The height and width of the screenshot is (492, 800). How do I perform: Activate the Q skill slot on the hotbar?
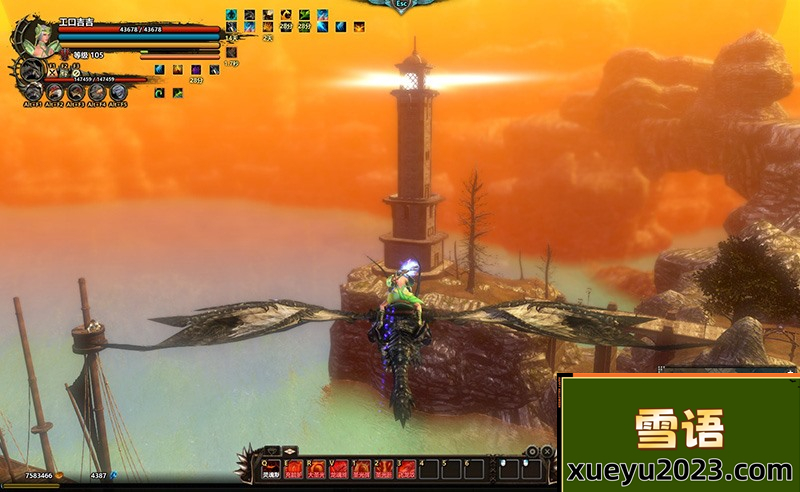(273, 468)
